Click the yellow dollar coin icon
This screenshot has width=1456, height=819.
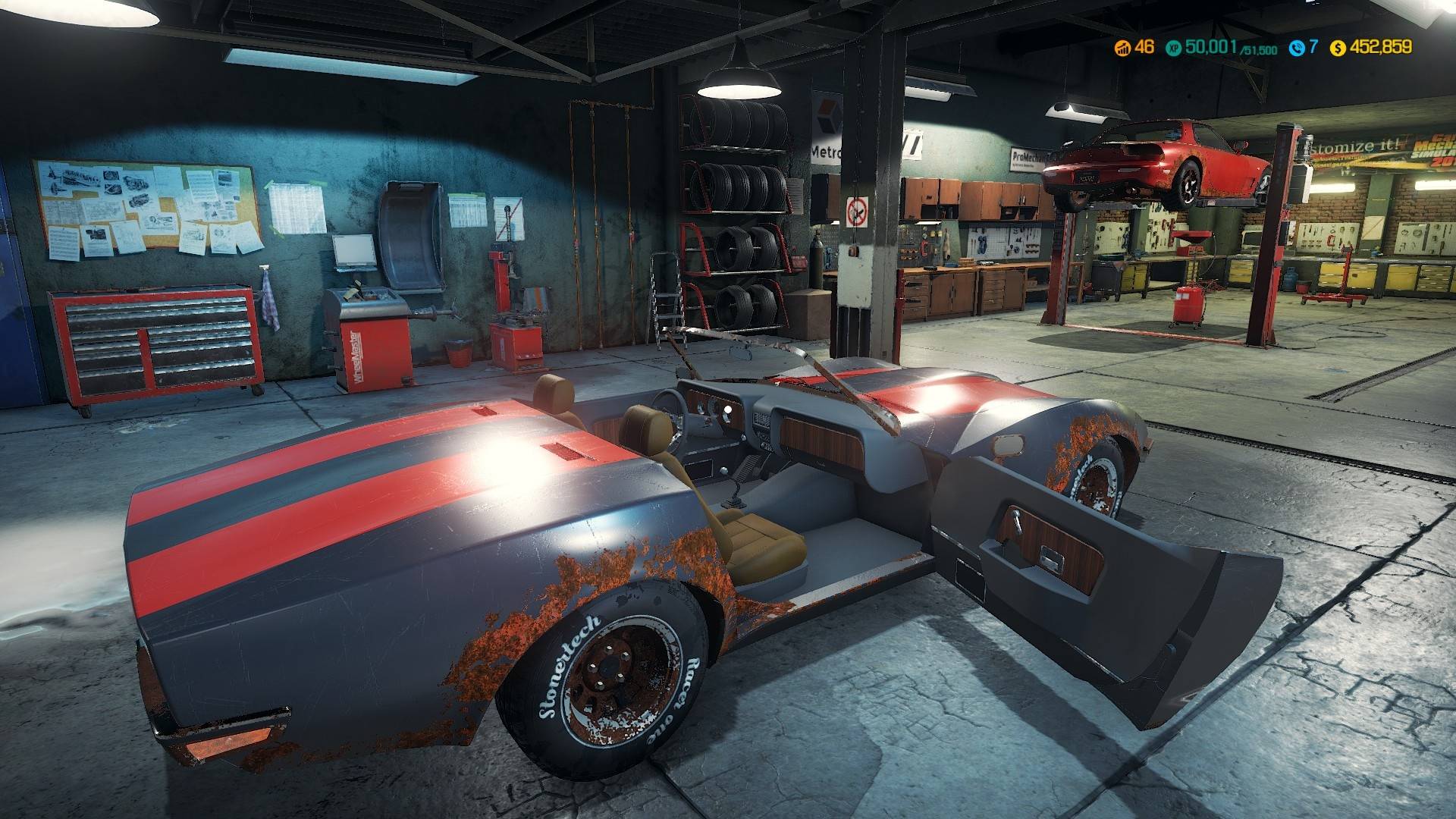1338,48
